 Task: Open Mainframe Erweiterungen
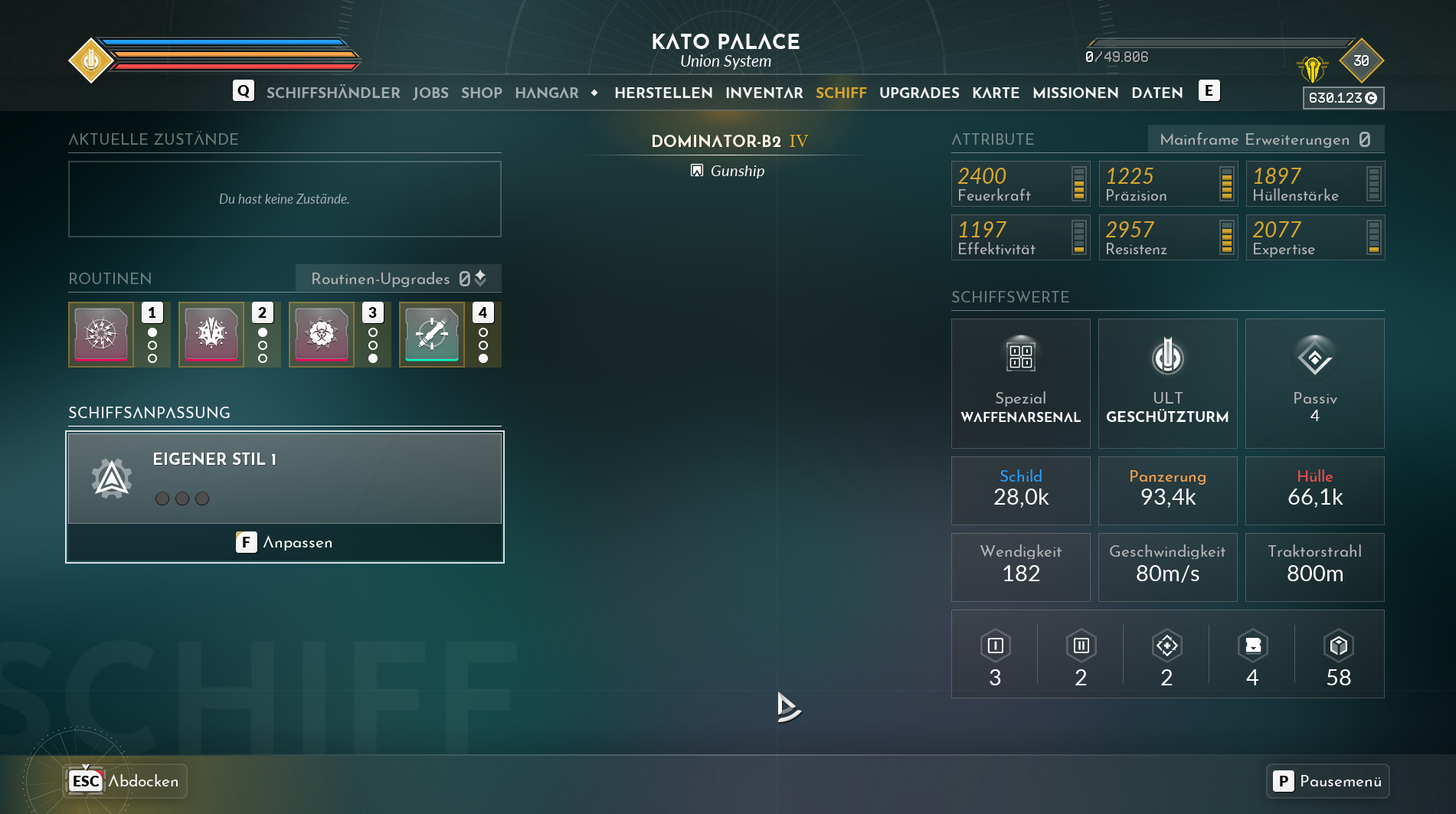(1265, 139)
